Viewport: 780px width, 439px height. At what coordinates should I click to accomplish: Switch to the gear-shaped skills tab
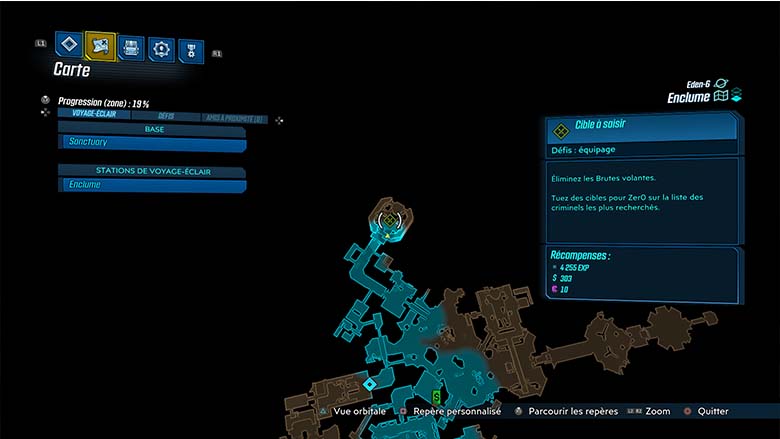[161, 48]
